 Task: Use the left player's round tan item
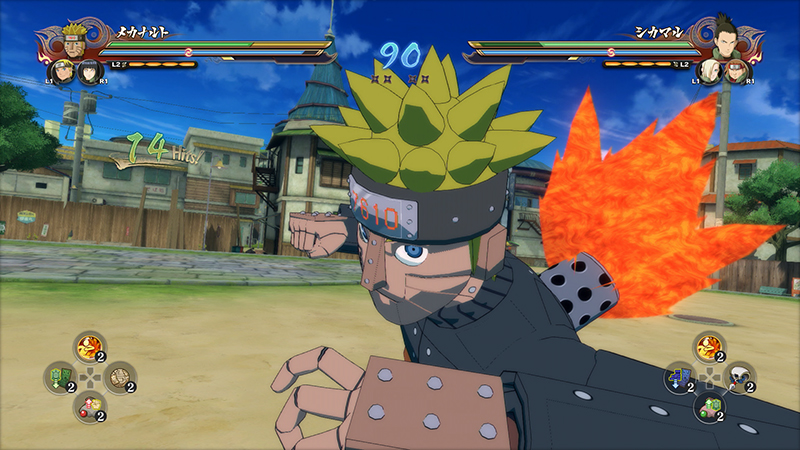click(x=118, y=377)
